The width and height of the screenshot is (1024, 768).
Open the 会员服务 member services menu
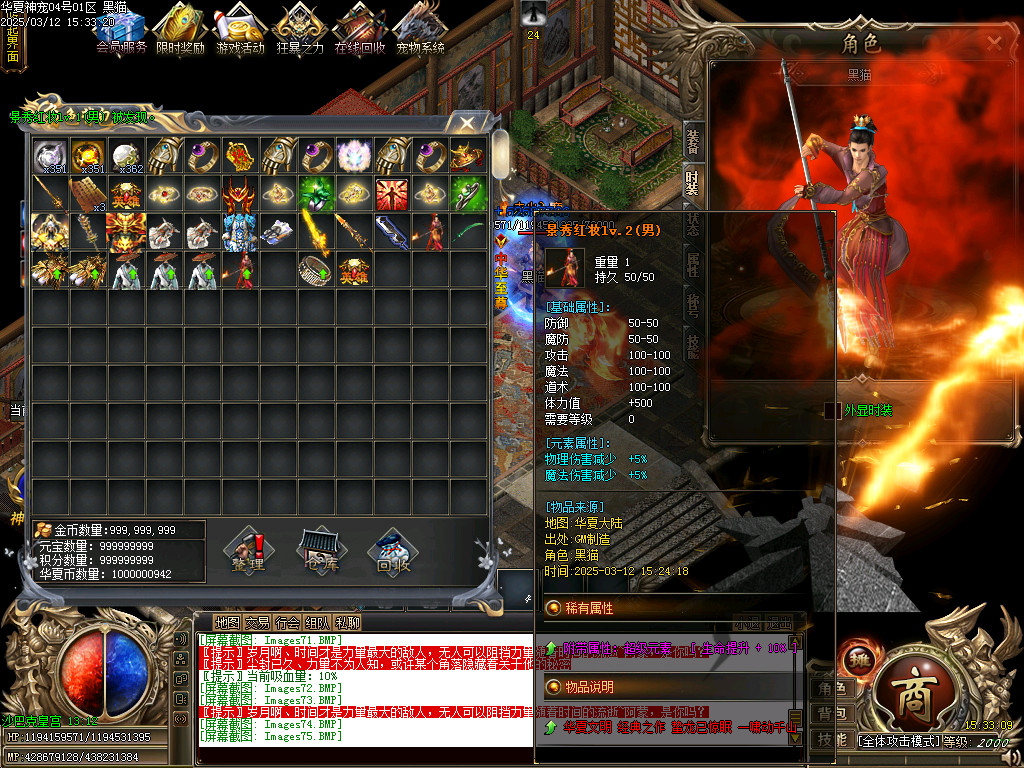122,30
